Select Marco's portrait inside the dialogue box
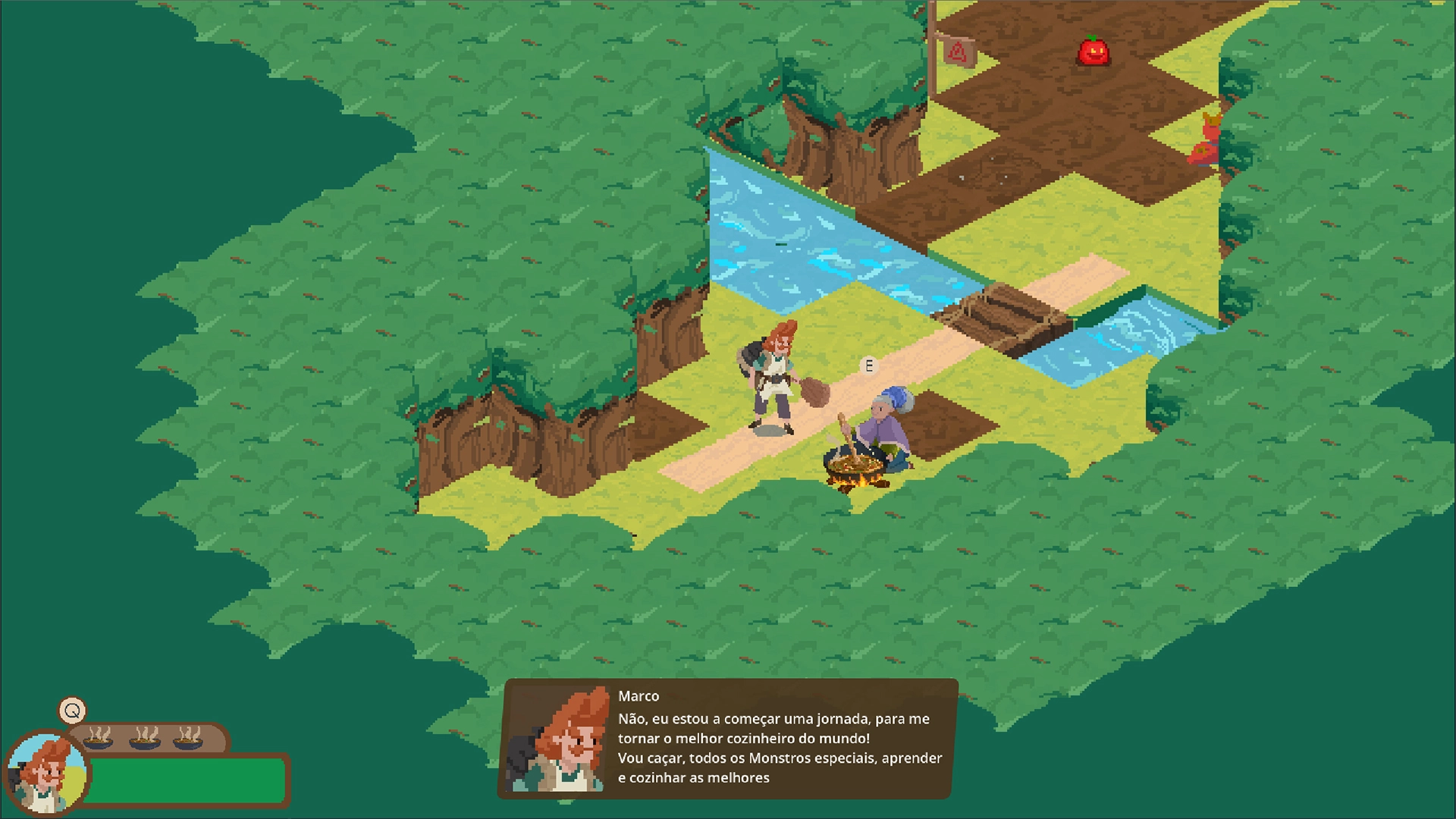 [x=559, y=739]
